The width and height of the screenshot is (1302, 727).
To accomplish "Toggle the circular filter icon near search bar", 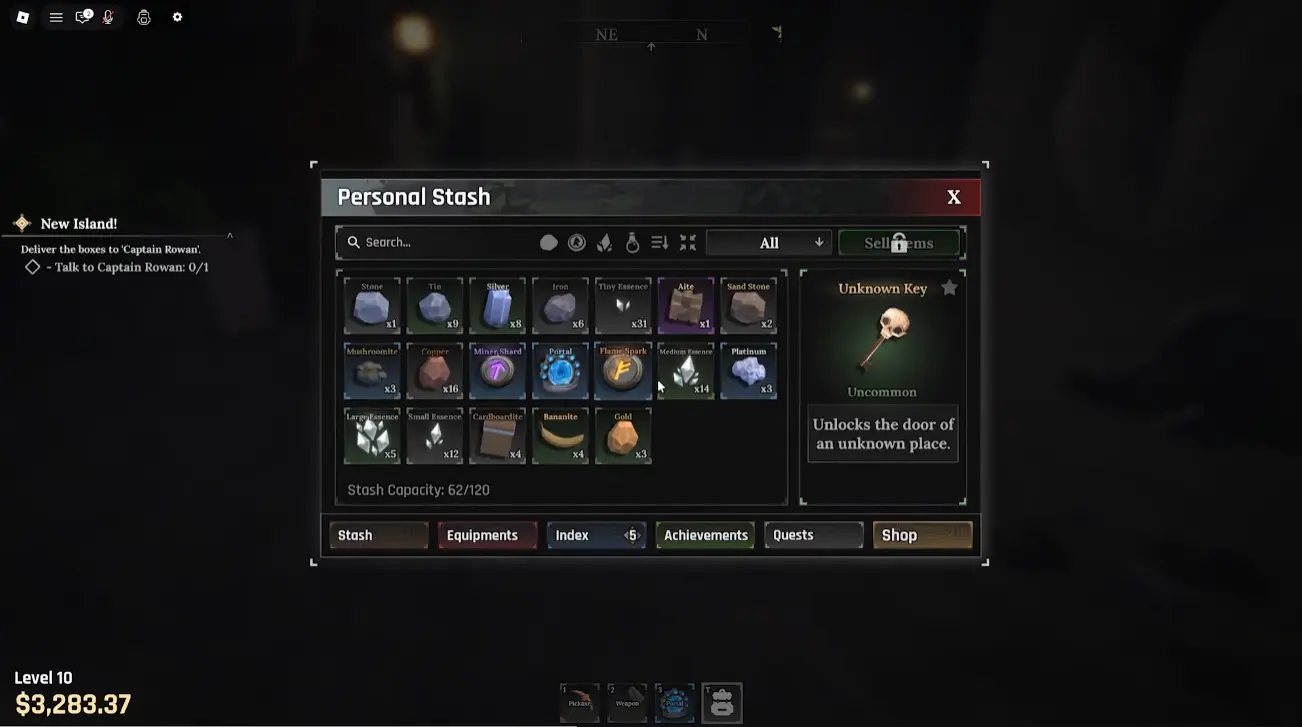I will tap(576, 242).
